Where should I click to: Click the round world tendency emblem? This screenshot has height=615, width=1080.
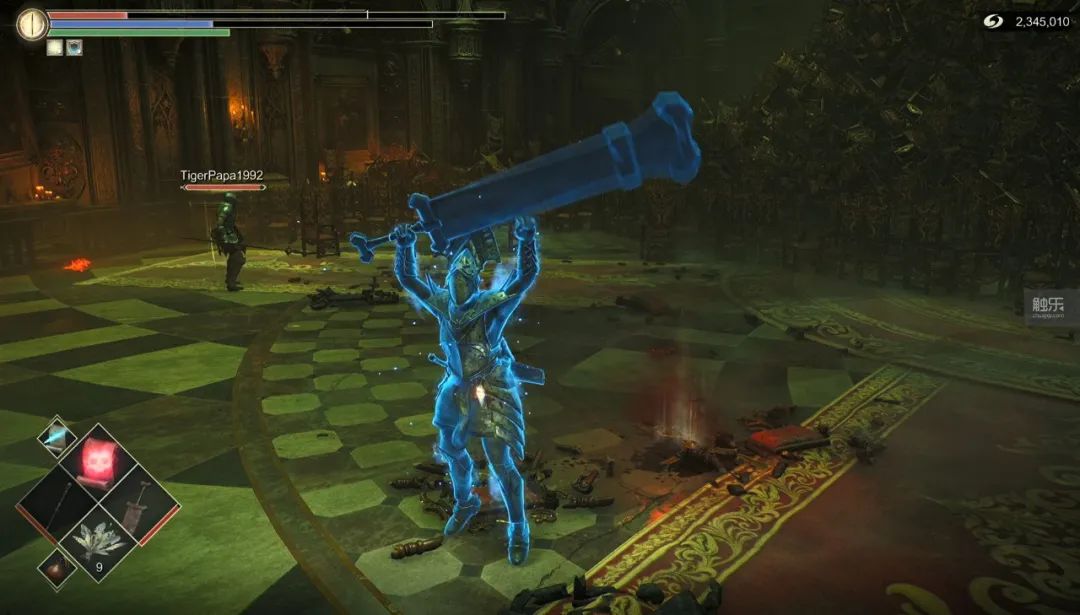[x=32, y=23]
